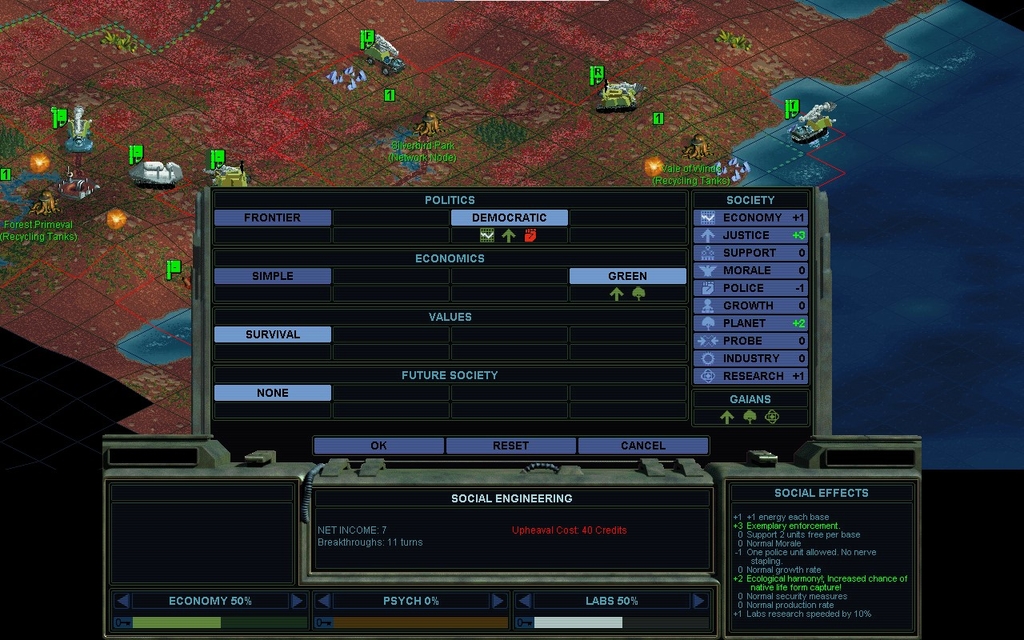The width and height of the screenshot is (1024, 640).
Task: Decrease Psych allocation with left arrow
Action: pos(323,601)
